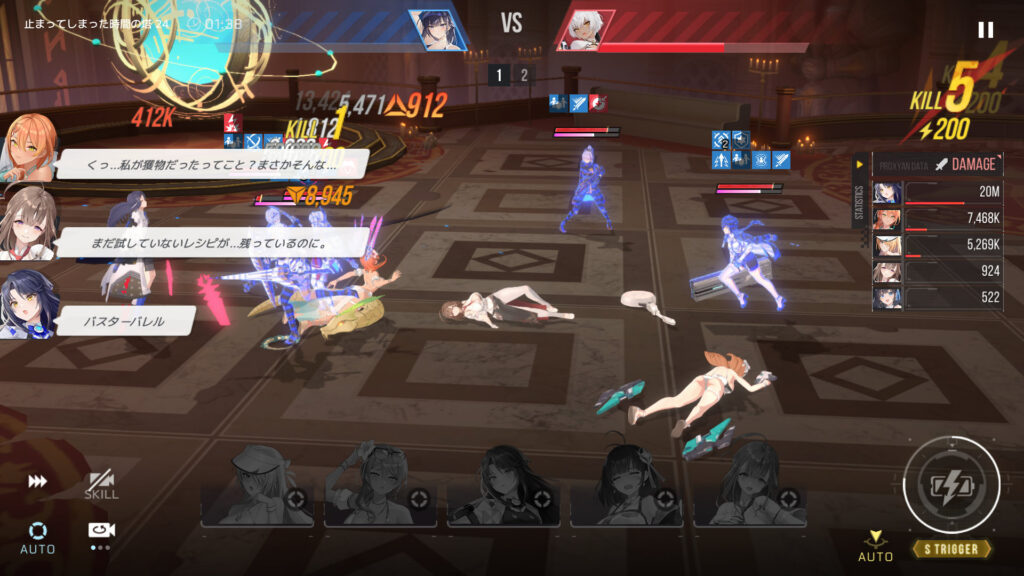This screenshot has width=1024, height=576.
Task: Toggle the yellow AUTO trigger option
Action: pyautogui.click(x=876, y=545)
